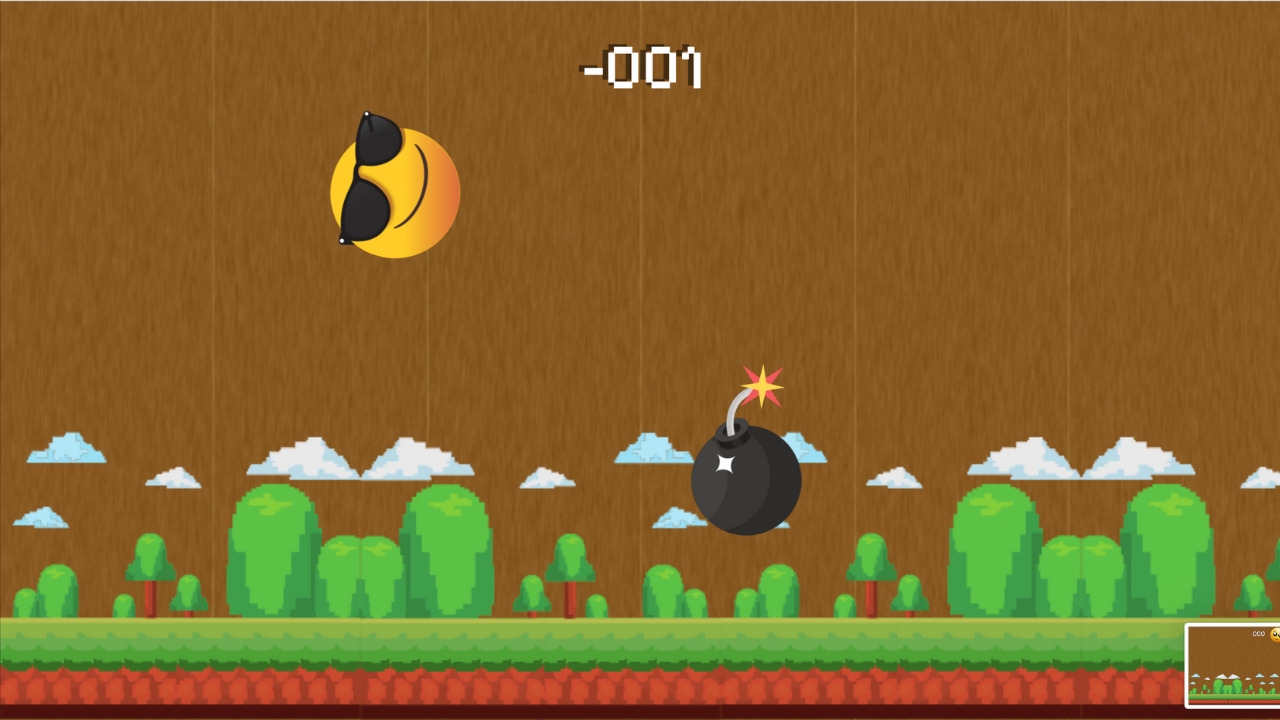The image size is (1280, 720).
Task: Click the small cloud below the bomb
Action: coord(680,518)
